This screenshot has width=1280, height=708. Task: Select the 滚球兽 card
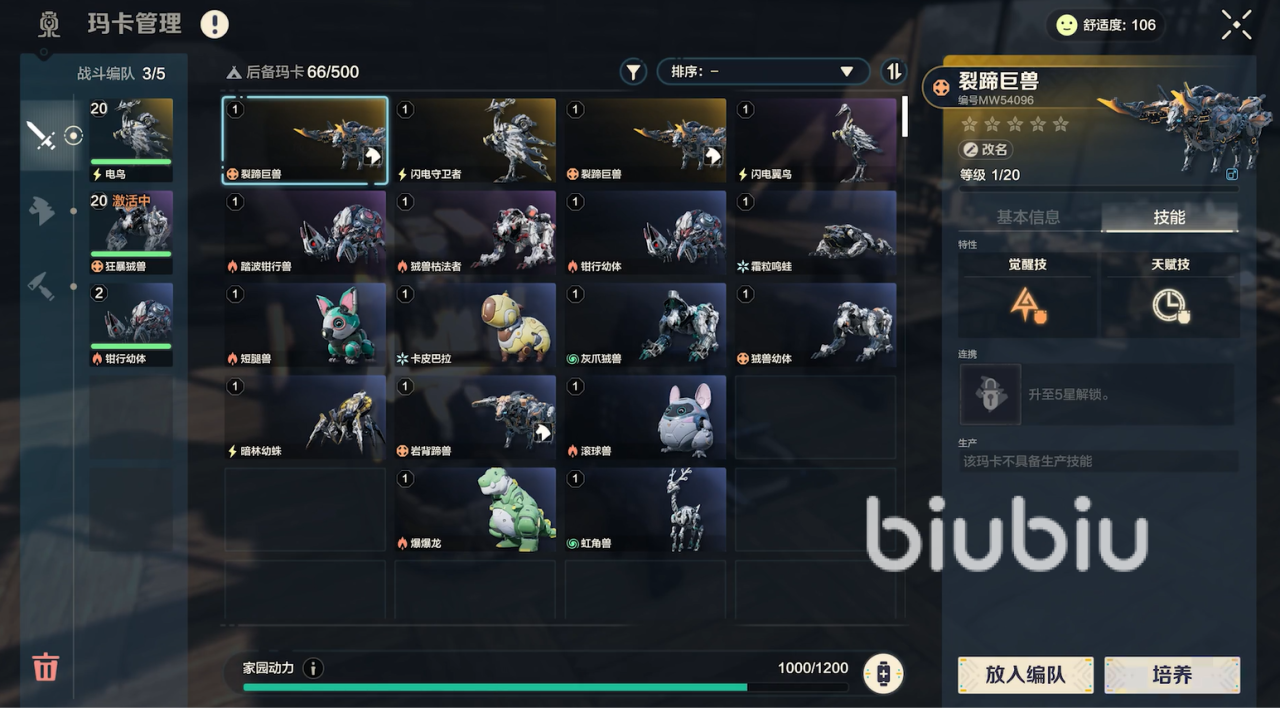pos(645,418)
